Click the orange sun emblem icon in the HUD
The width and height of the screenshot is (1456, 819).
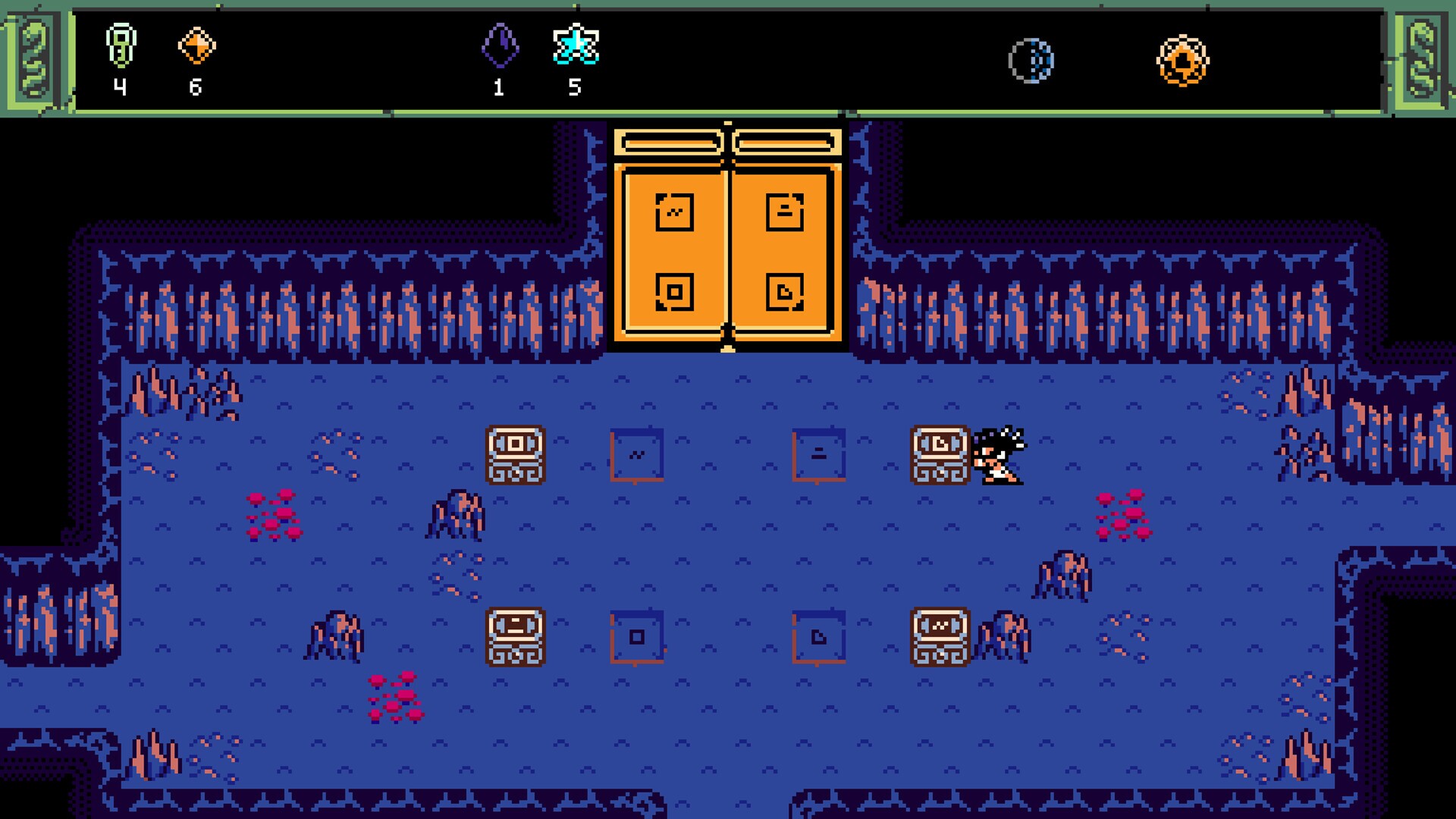pos(1181,58)
